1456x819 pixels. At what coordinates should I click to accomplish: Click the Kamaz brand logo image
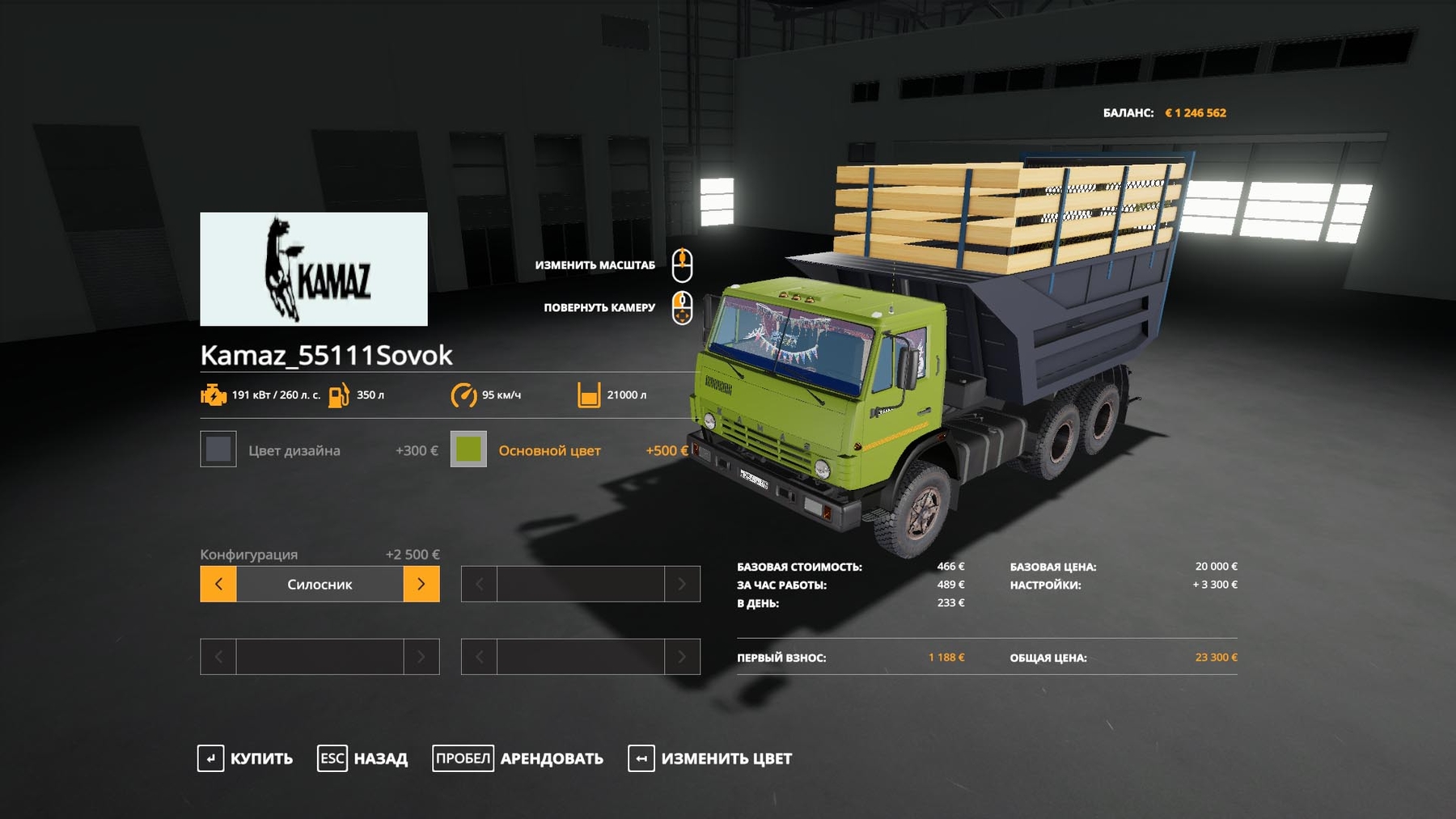click(314, 269)
